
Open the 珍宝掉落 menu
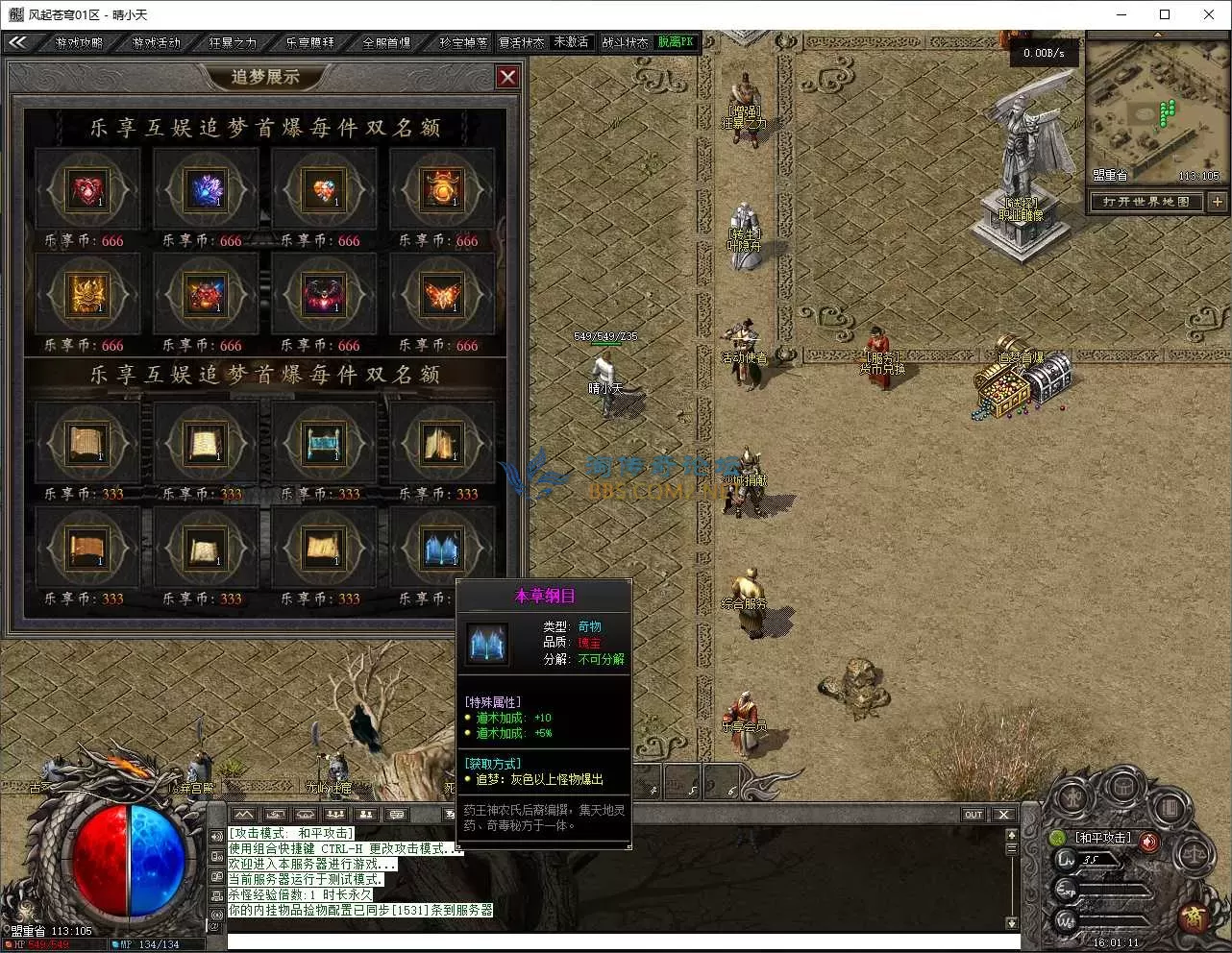point(462,42)
